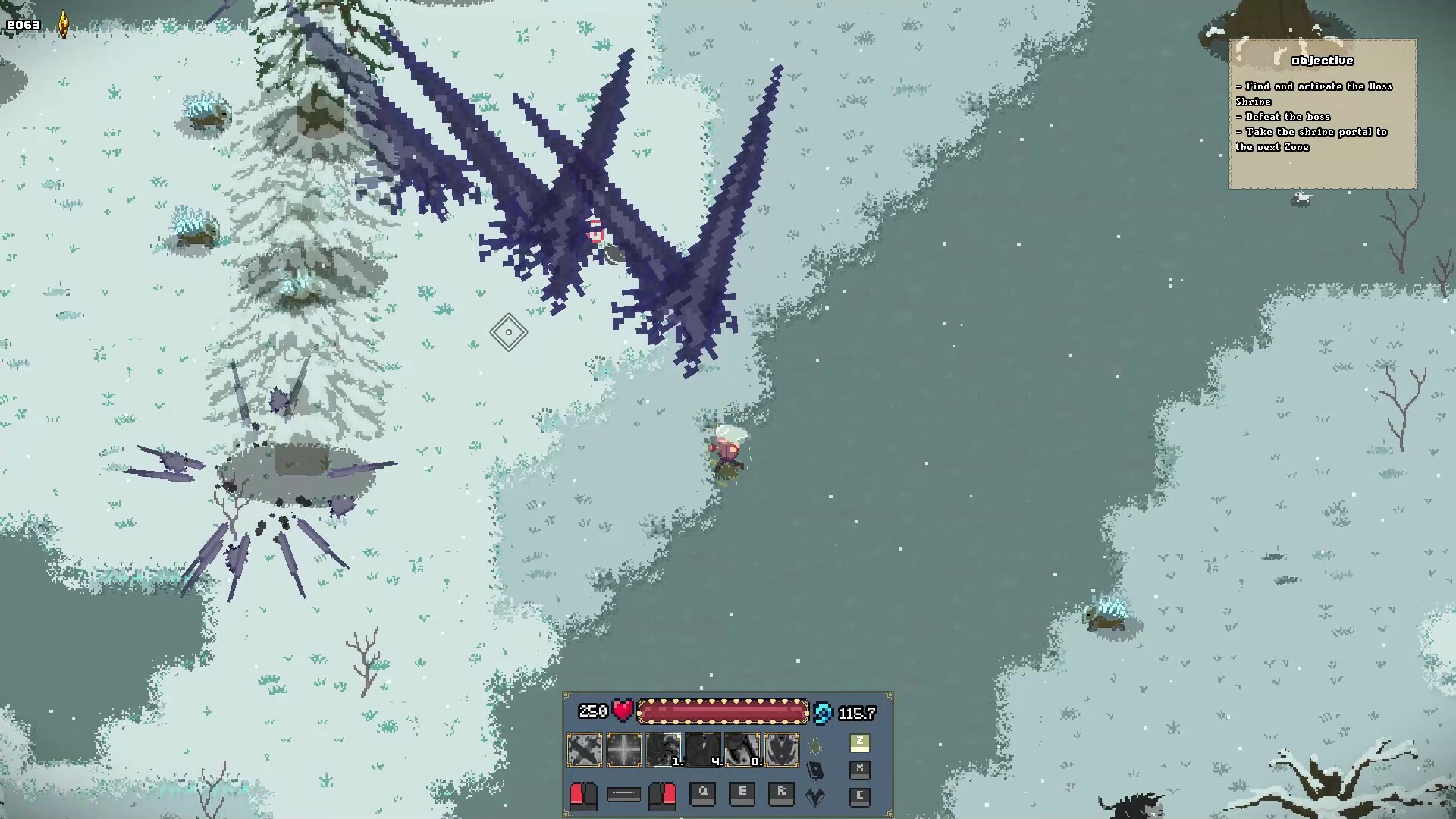
Task: Click the ability slot showing 4 charges
Action: pos(704,749)
